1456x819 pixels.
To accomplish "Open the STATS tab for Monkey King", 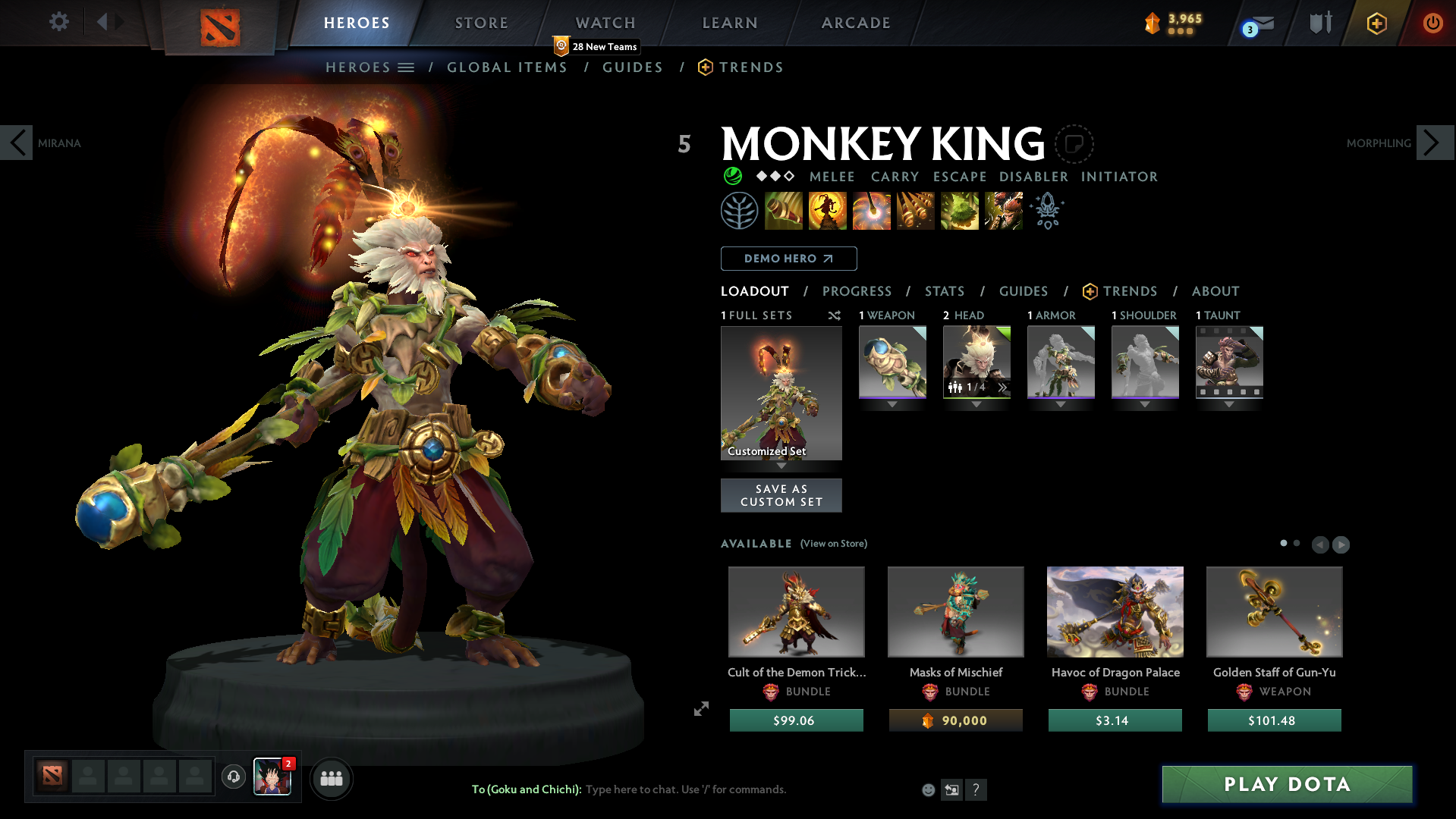I will [x=944, y=291].
